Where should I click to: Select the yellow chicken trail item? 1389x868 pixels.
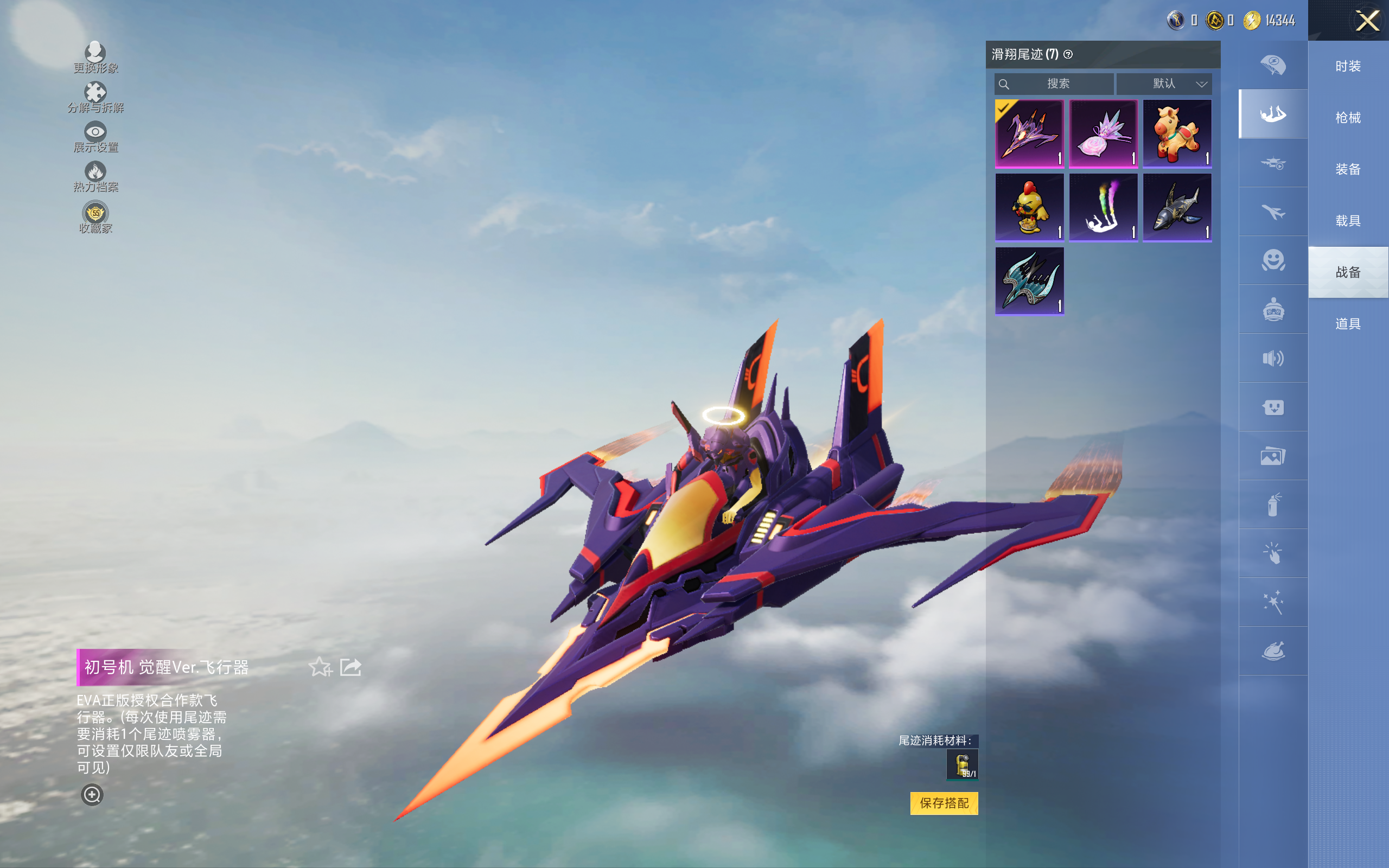(1029, 207)
